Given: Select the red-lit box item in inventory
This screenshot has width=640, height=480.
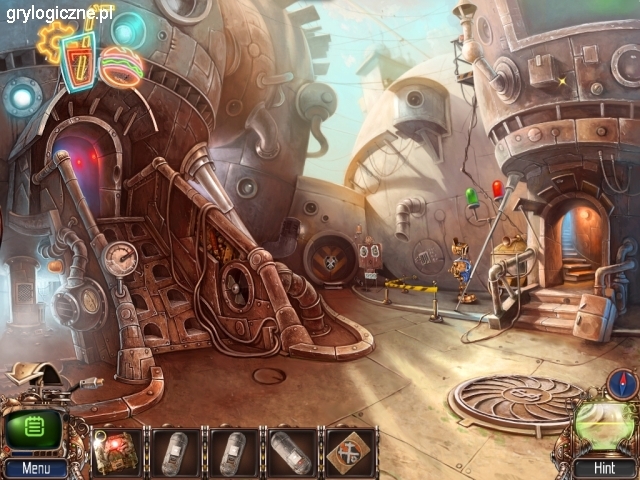Looking at the screenshot, I should coord(117,452).
